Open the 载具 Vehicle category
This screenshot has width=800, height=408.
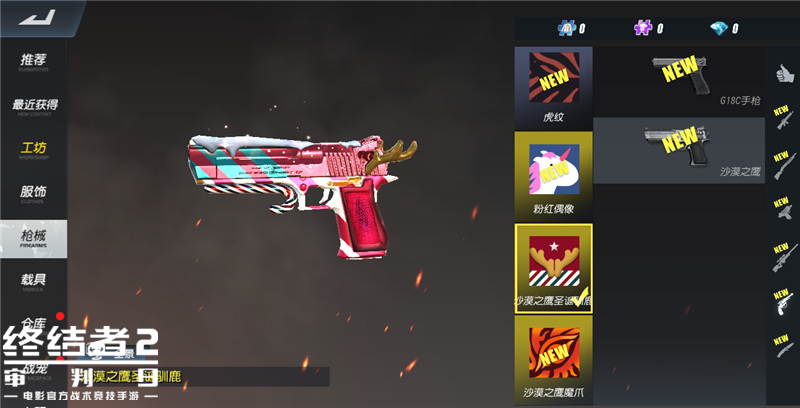34,281
